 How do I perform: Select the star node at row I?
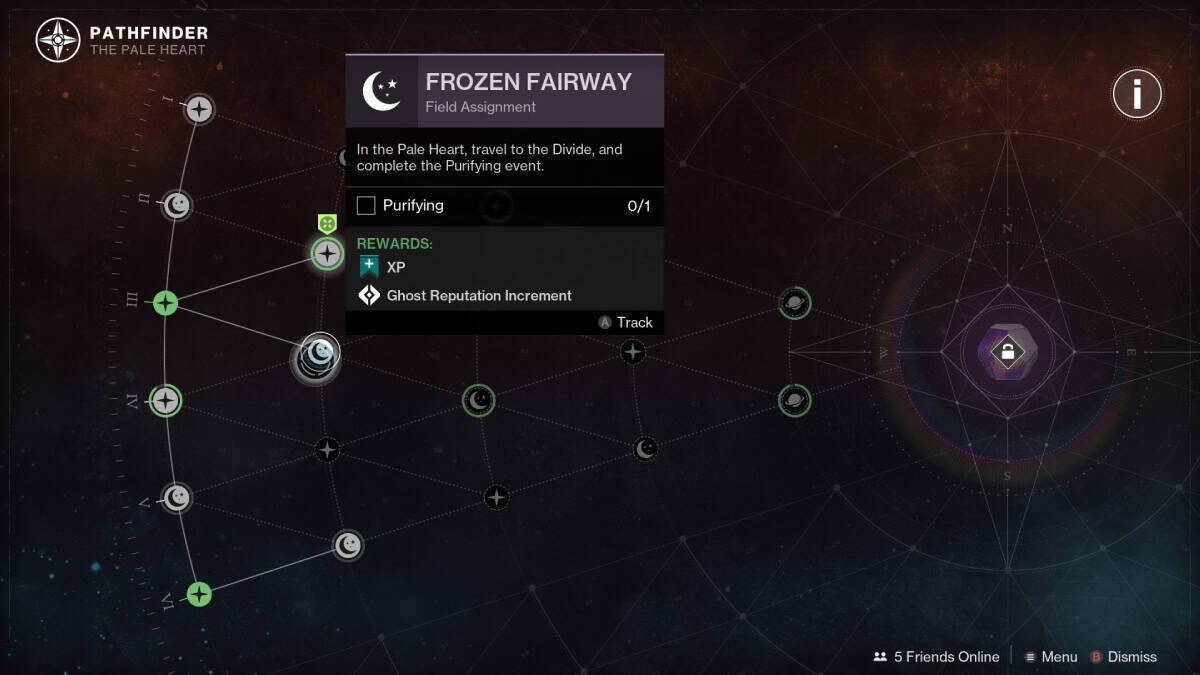point(200,108)
